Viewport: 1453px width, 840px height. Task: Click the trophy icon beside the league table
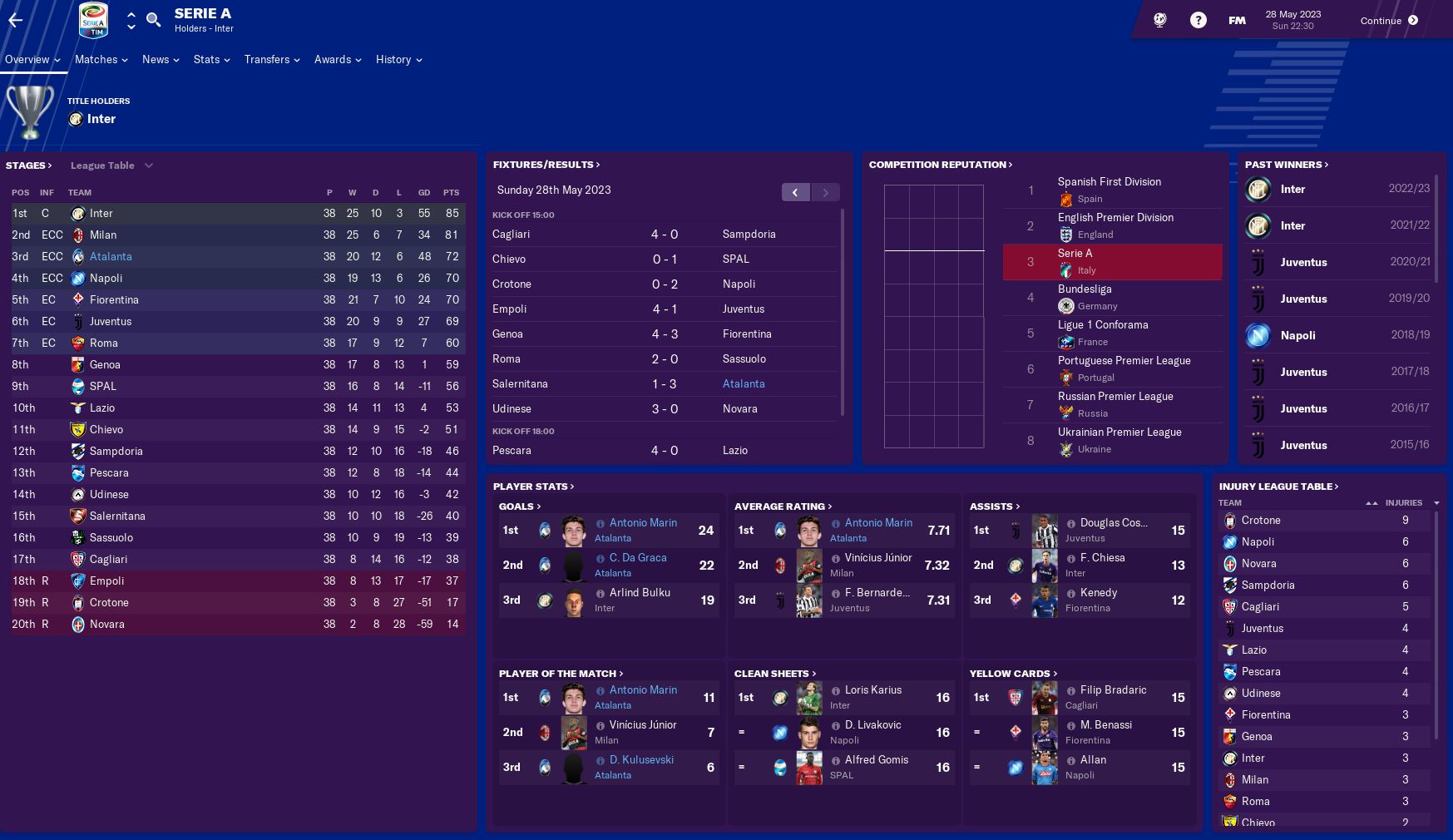point(31,114)
